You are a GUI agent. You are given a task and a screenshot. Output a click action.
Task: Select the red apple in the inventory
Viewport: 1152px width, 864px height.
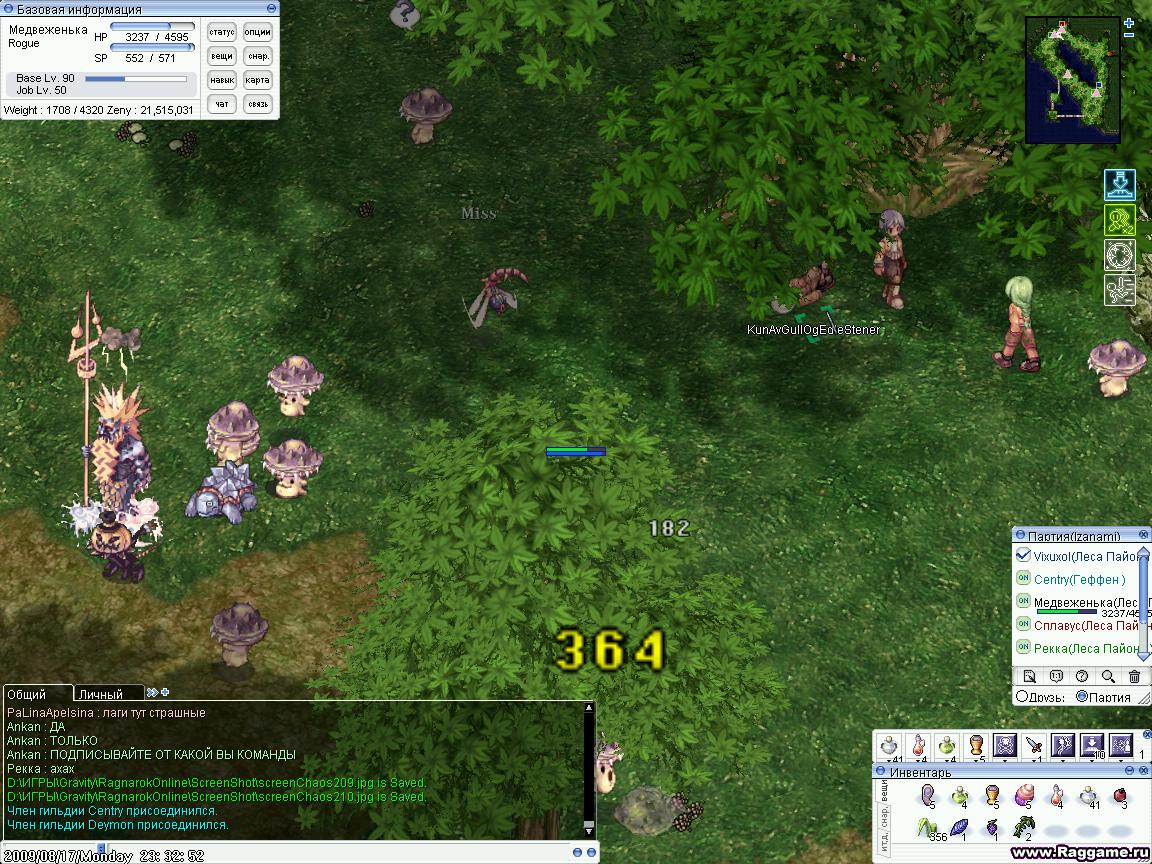pos(1120,795)
